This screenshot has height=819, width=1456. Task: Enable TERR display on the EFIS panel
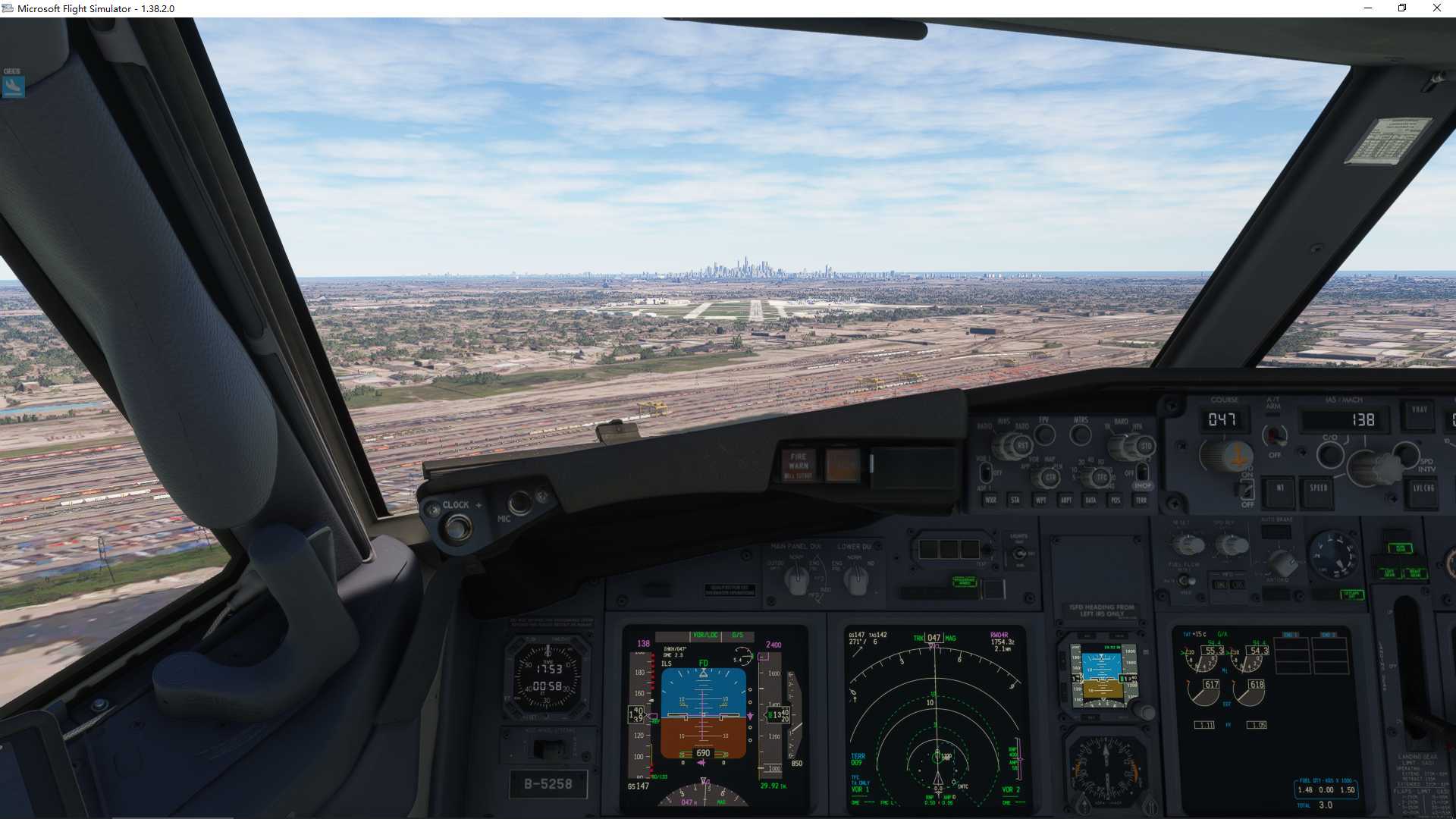click(1141, 500)
